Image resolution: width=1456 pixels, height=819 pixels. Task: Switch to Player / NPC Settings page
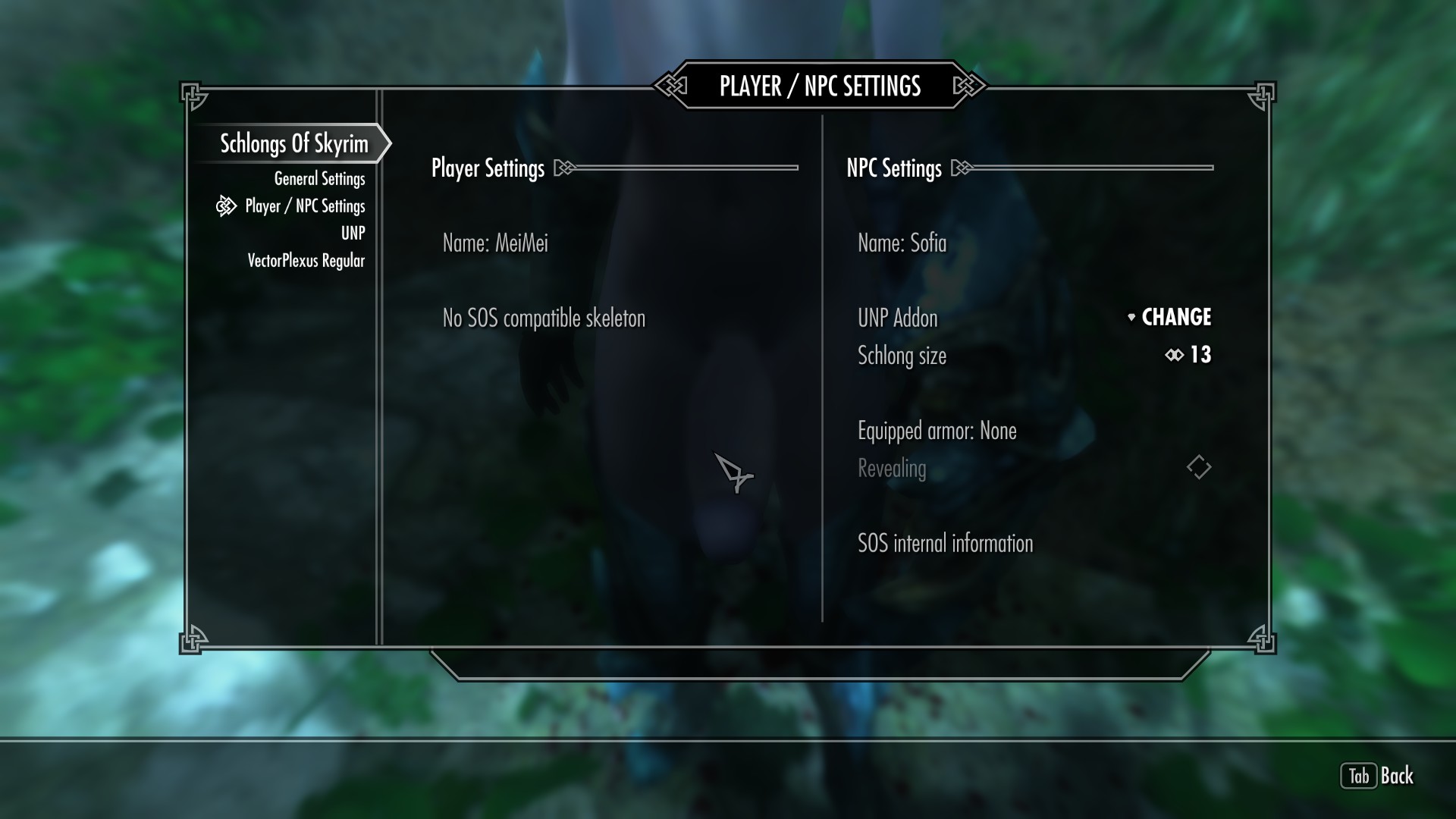(x=305, y=206)
